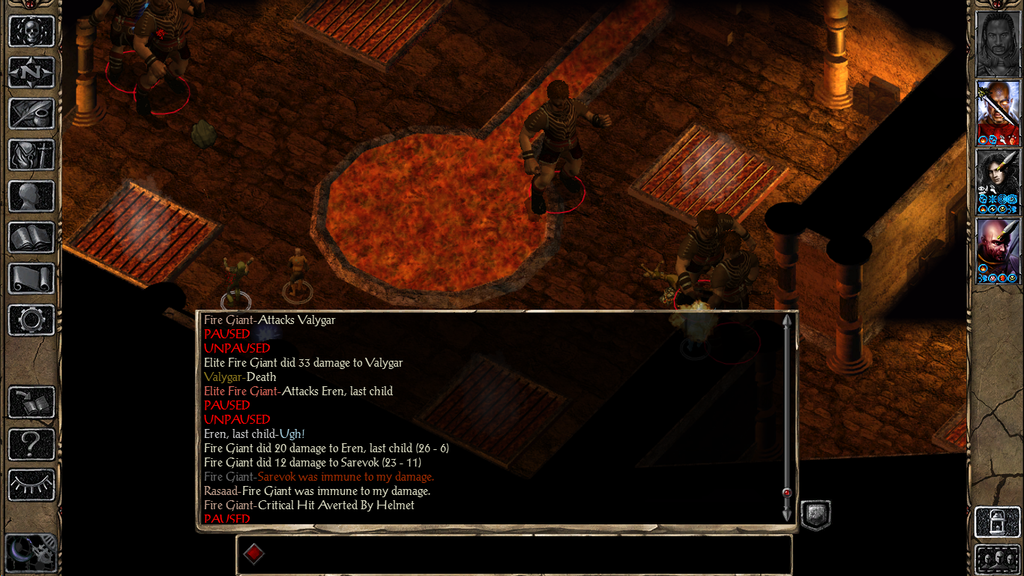Image resolution: width=1024 pixels, height=576 pixels.
Task: Click the skull return-to-game button
Action: point(31,30)
